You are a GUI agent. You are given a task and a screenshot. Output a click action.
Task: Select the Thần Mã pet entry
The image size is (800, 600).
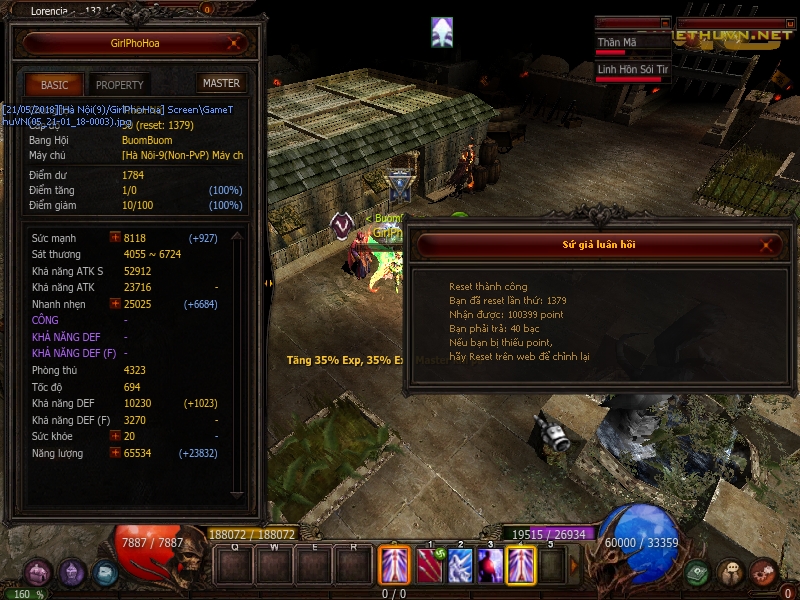(x=631, y=43)
